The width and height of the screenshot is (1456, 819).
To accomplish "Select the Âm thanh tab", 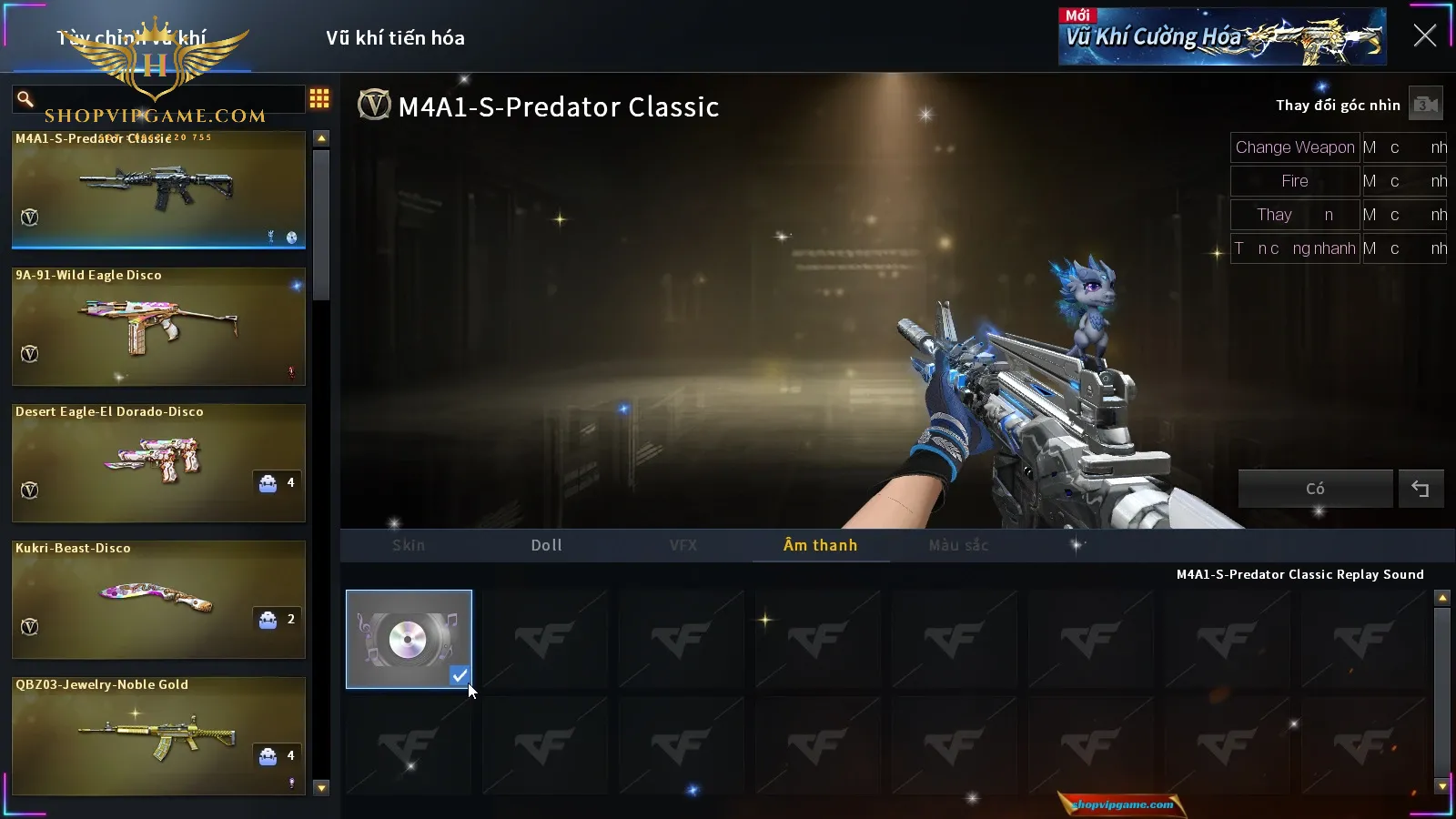I will coord(820,545).
